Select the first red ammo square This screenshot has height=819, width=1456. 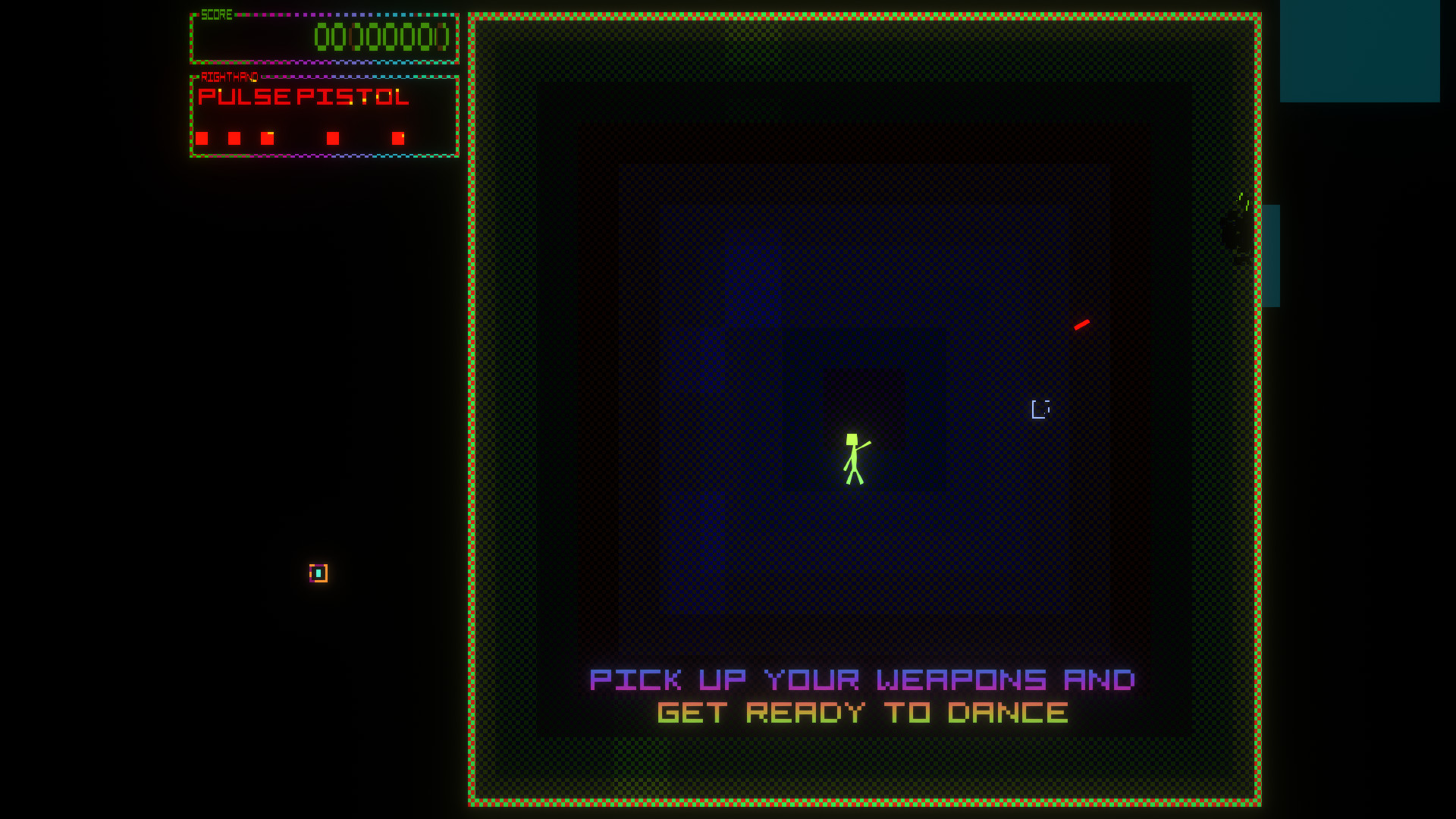click(202, 138)
